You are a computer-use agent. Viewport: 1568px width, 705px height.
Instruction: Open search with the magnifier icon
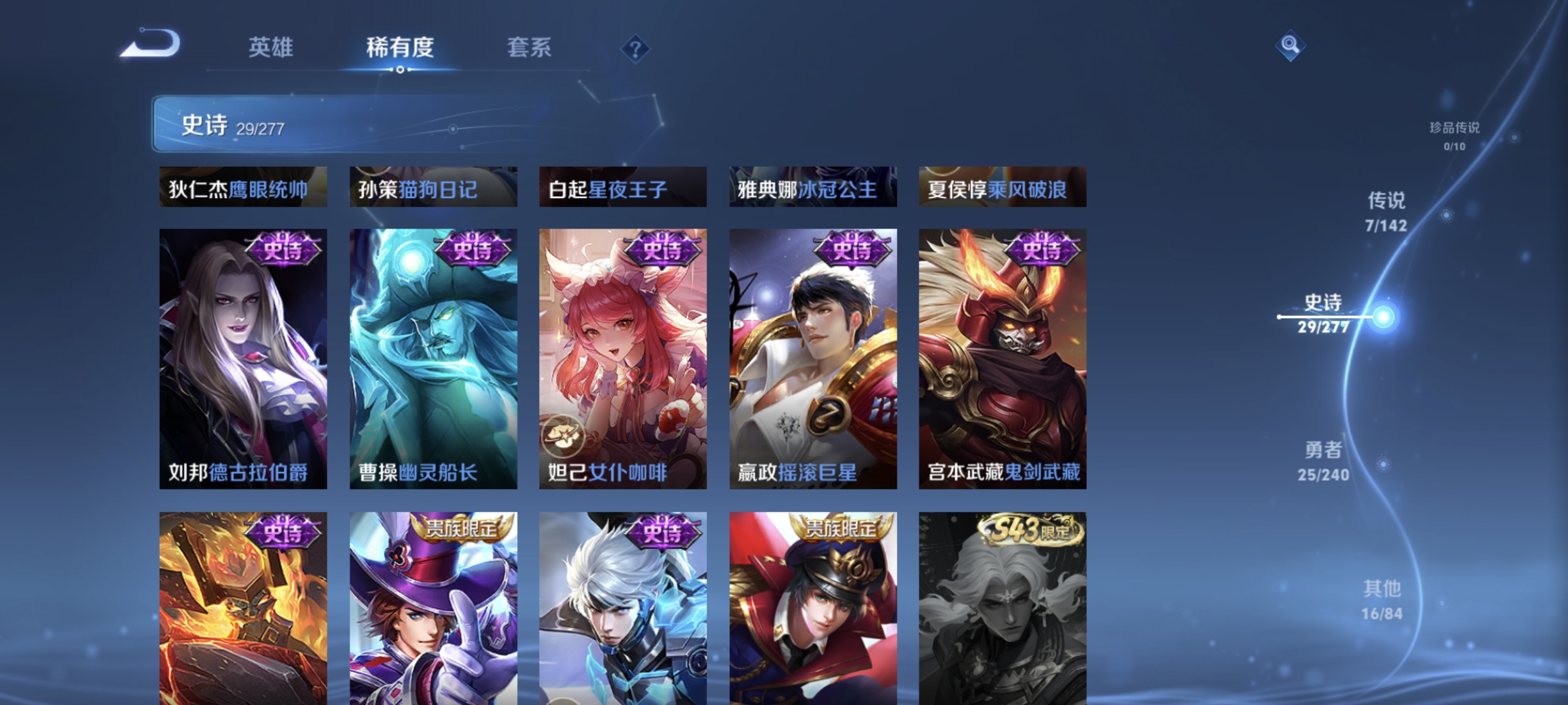1290,45
